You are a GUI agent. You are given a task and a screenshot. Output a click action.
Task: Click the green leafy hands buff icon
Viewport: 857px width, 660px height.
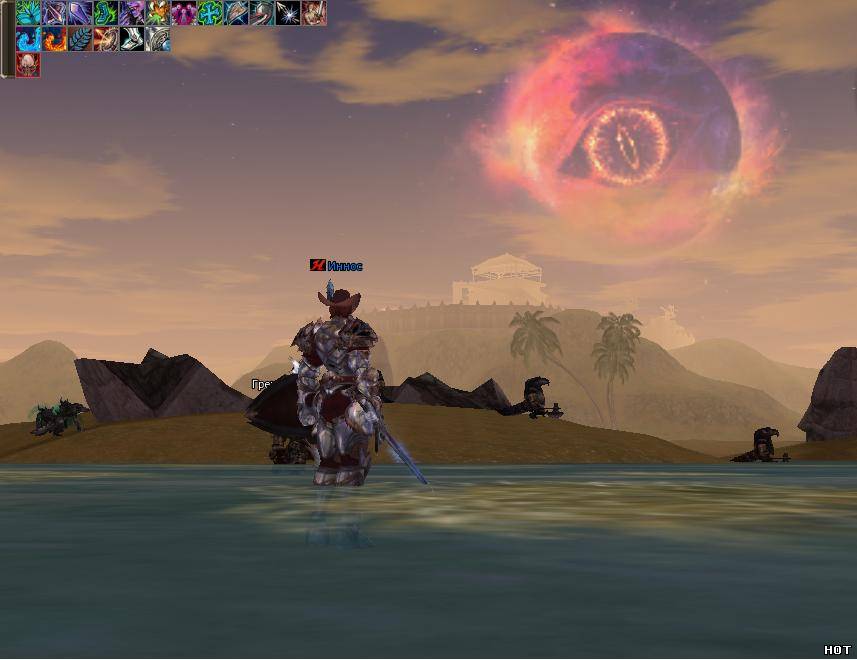click(28, 13)
